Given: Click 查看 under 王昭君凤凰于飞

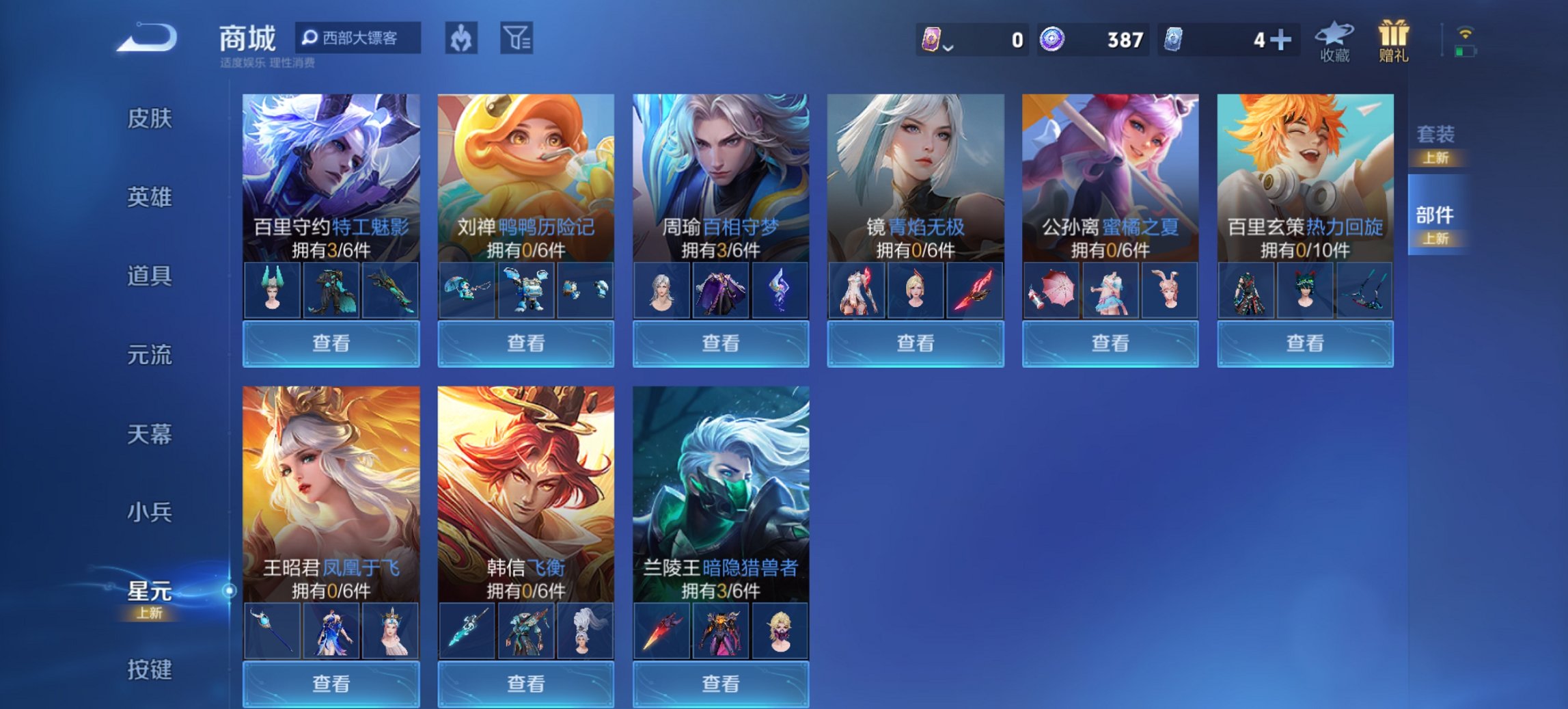Looking at the screenshot, I should click(x=331, y=685).
